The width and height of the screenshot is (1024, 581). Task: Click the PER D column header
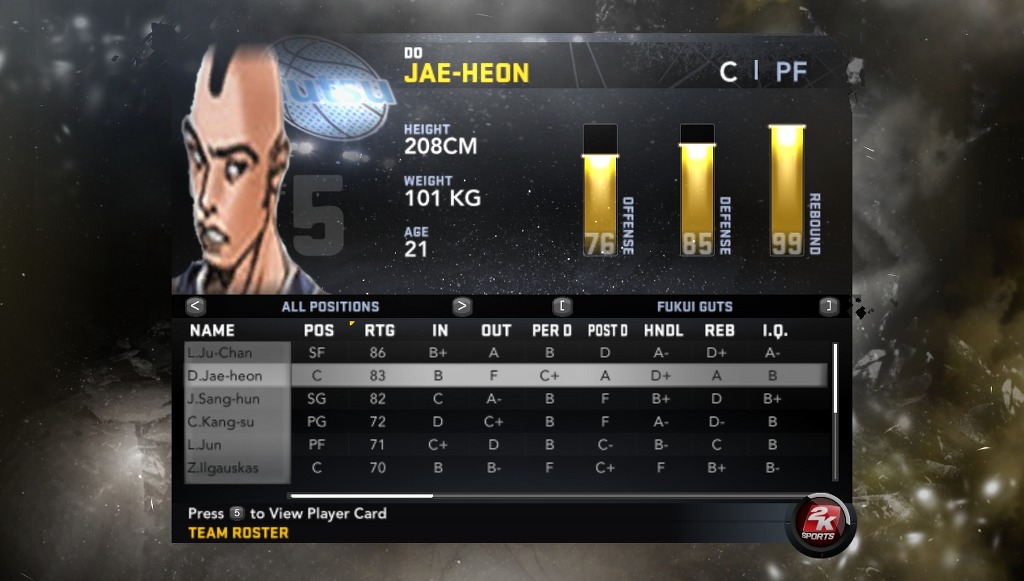pyautogui.click(x=552, y=330)
